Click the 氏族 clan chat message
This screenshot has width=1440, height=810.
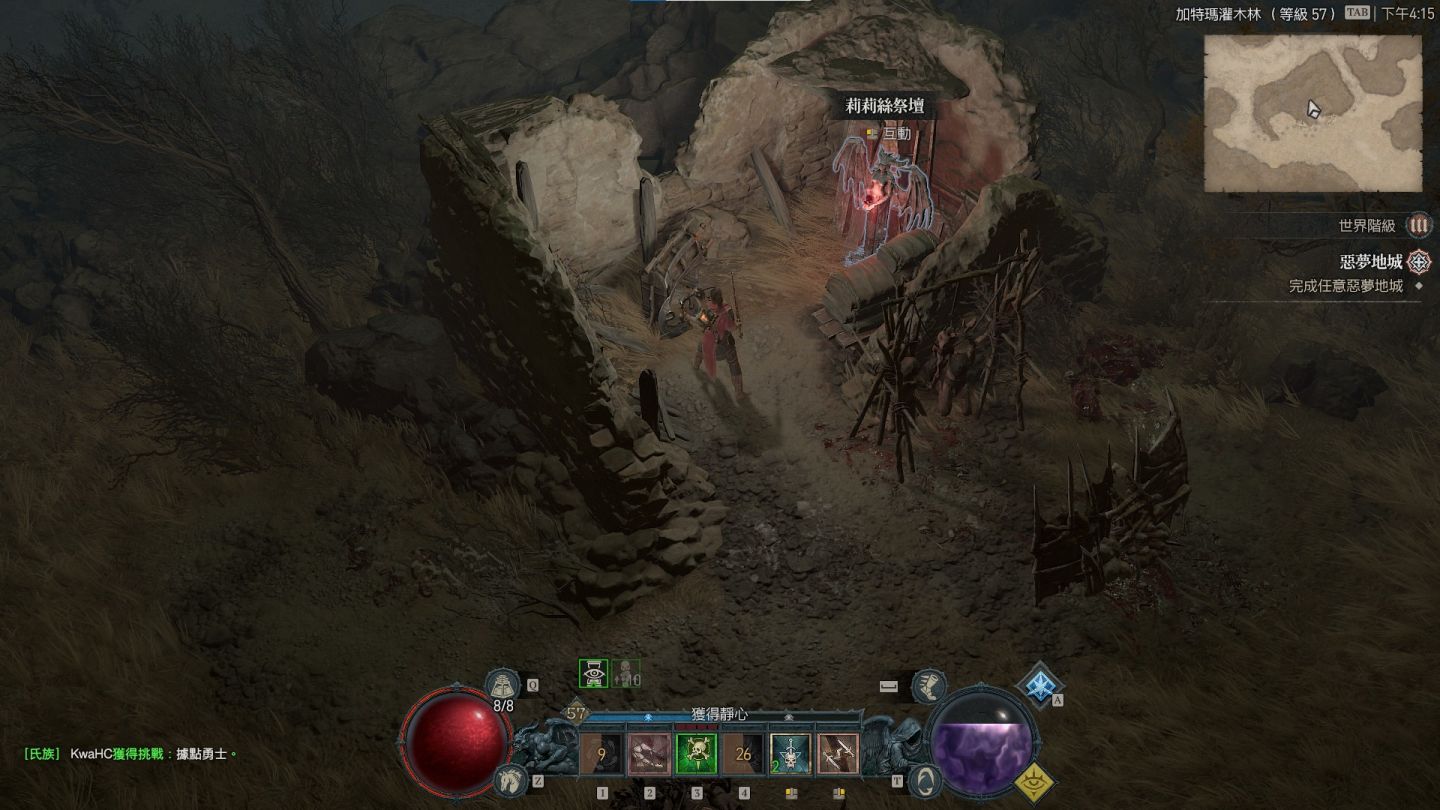[130, 754]
